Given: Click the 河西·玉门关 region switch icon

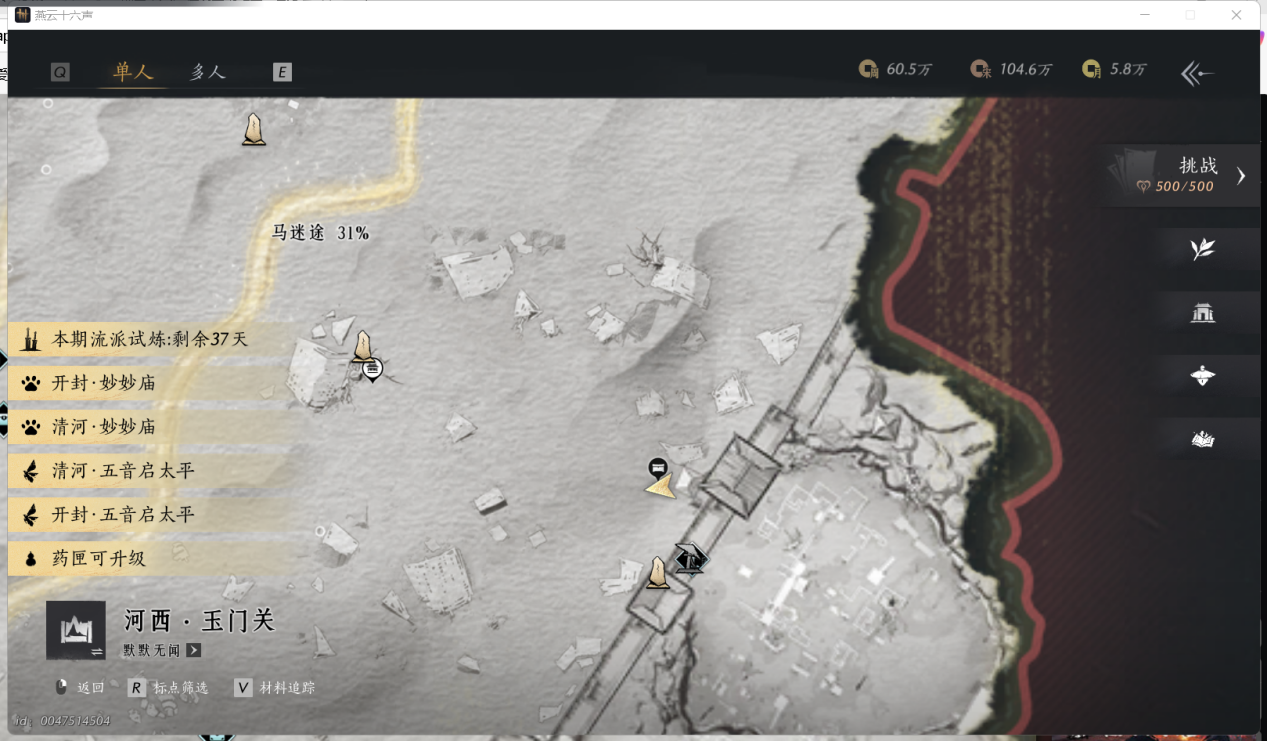Looking at the screenshot, I should (76, 631).
